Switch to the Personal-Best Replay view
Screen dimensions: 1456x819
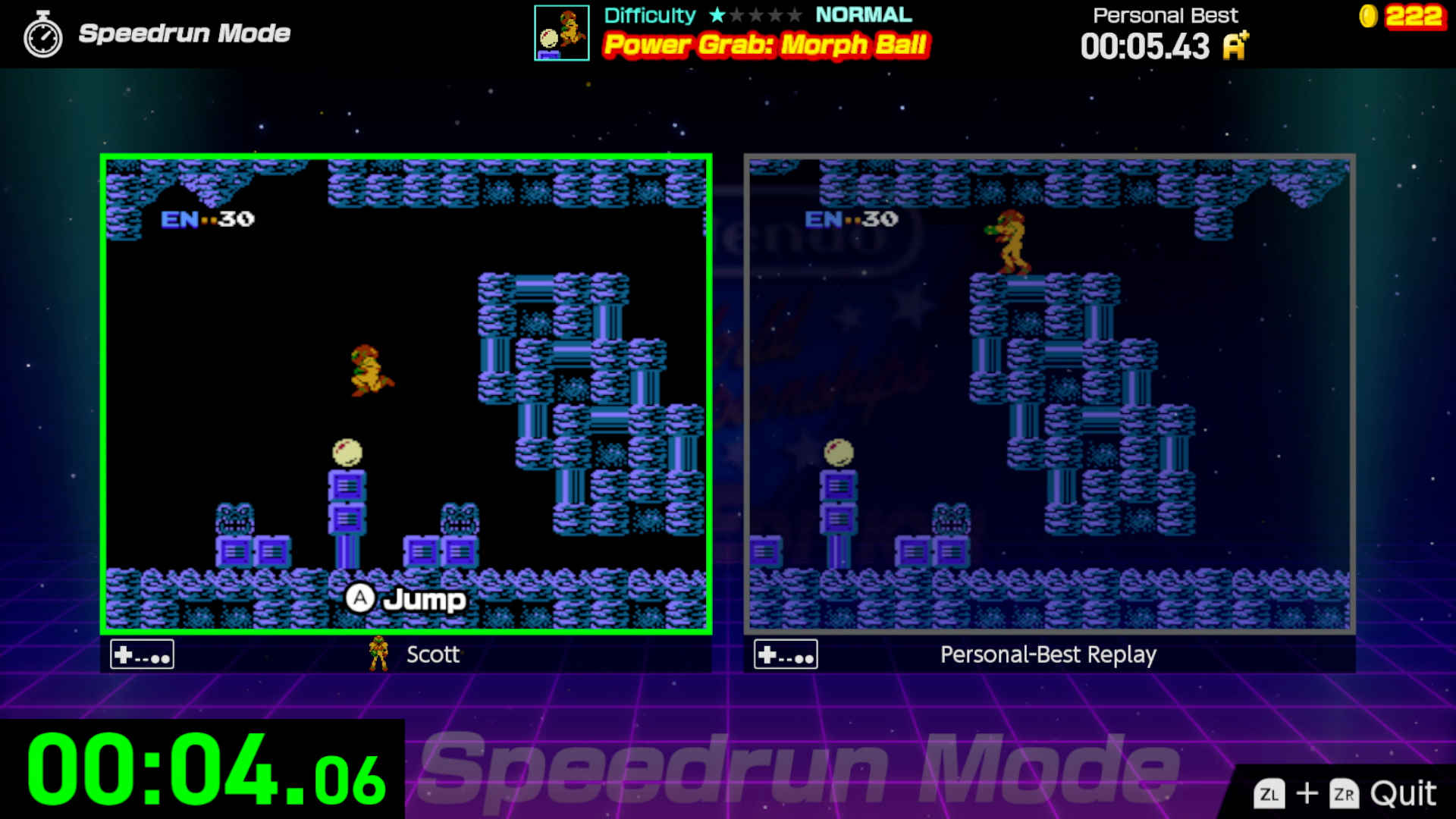(x=1052, y=394)
